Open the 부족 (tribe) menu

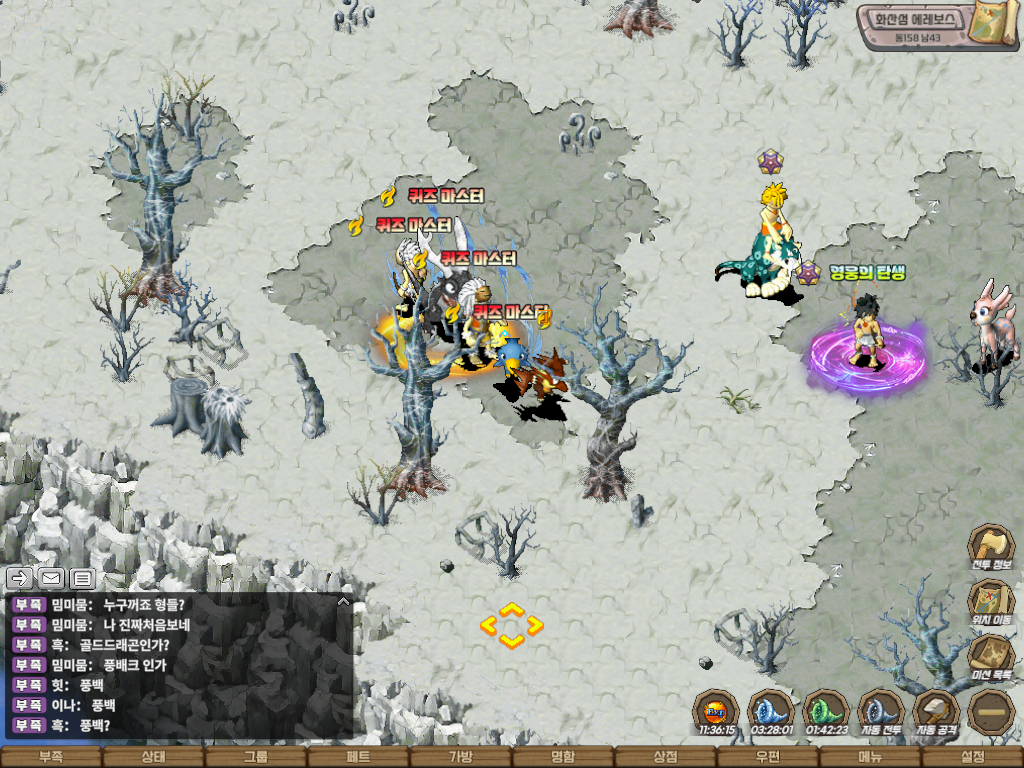tap(50, 757)
